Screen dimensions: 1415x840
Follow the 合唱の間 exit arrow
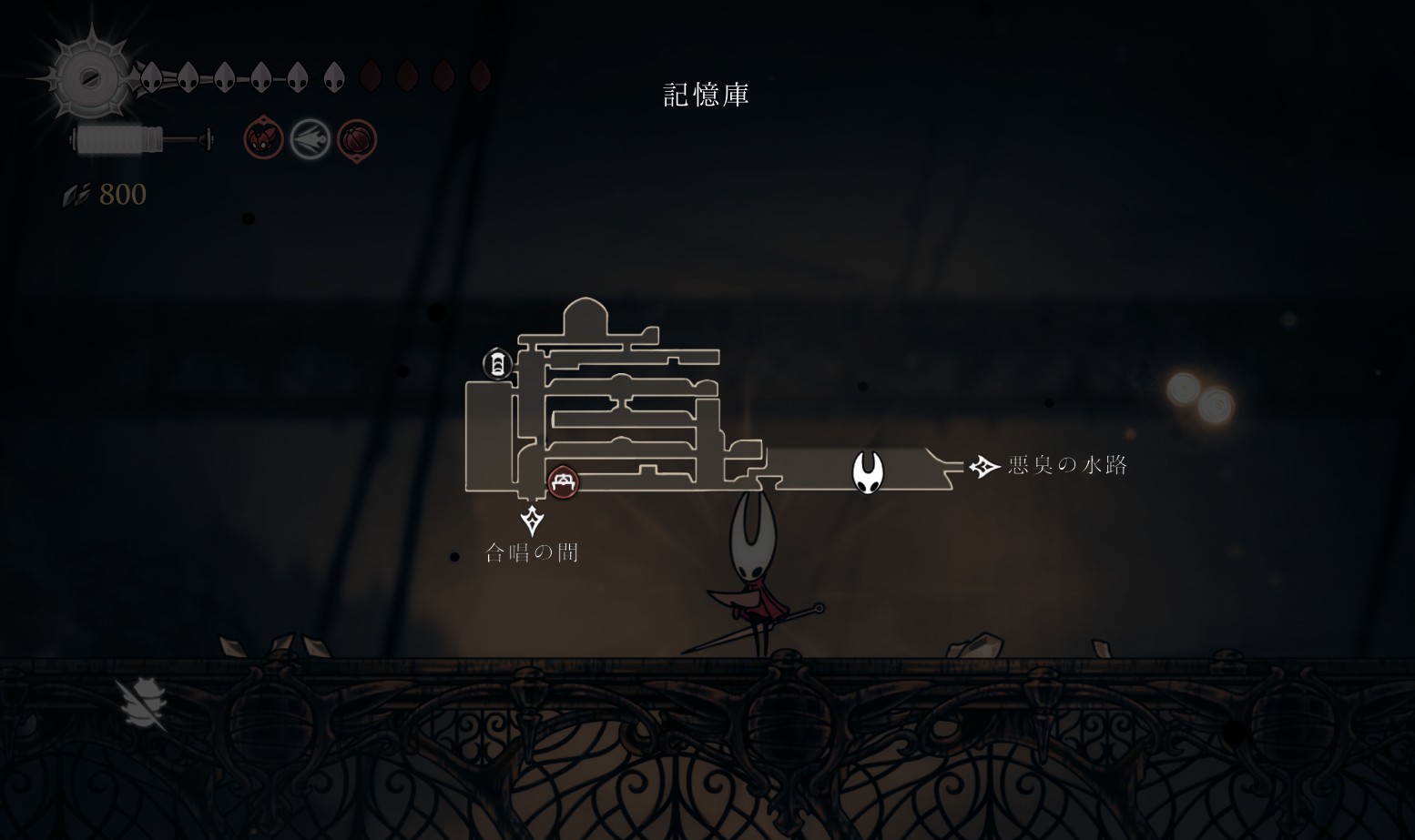pyautogui.click(x=533, y=521)
